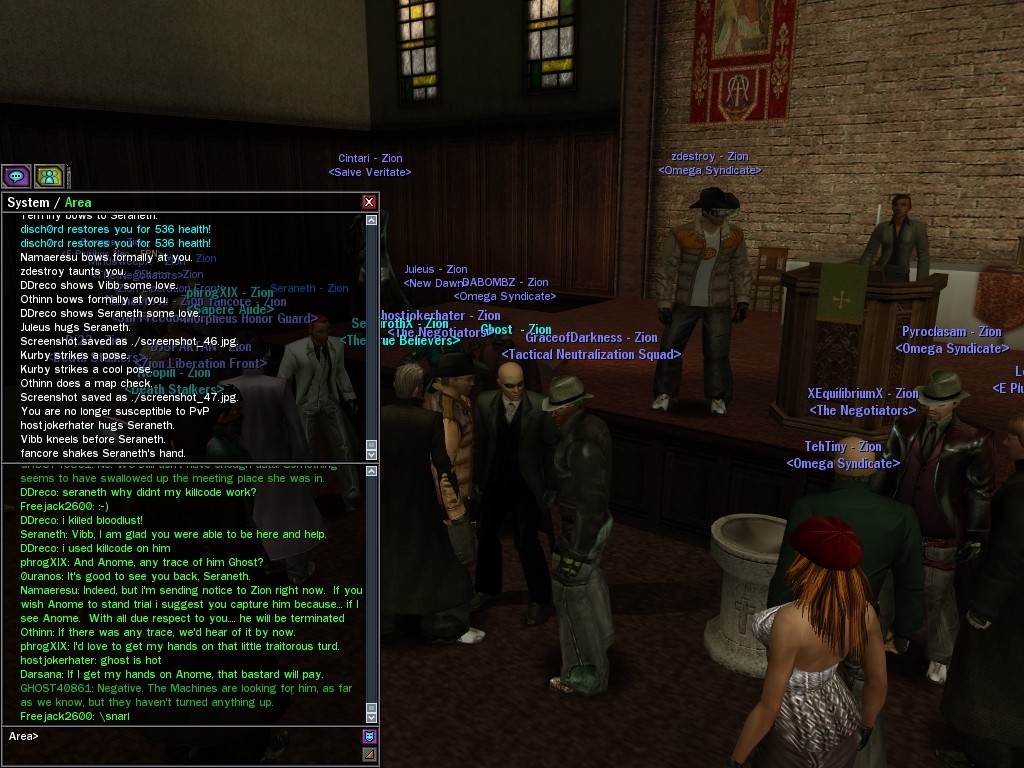Open the chat speech-bubble icon
Screen dimensions: 1024x768
coord(16,177)
